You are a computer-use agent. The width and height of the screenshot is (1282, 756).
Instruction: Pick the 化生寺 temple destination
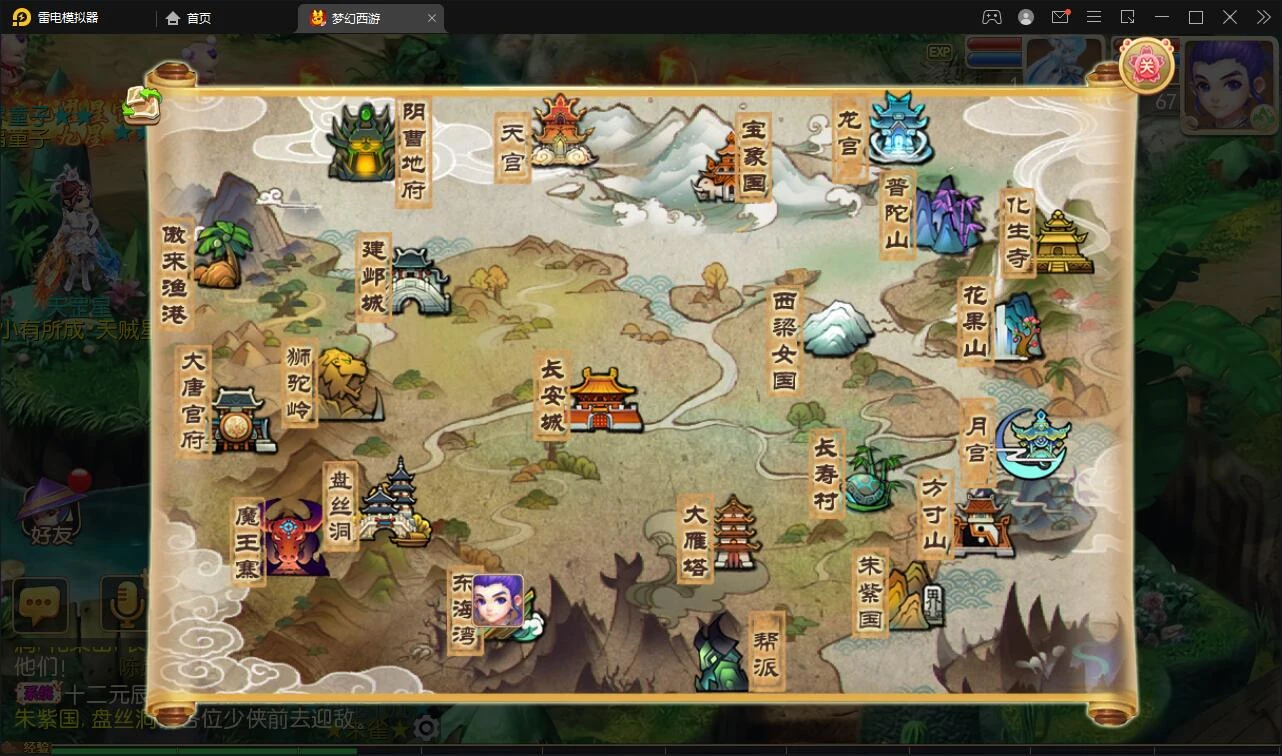tap(1062, 242)
